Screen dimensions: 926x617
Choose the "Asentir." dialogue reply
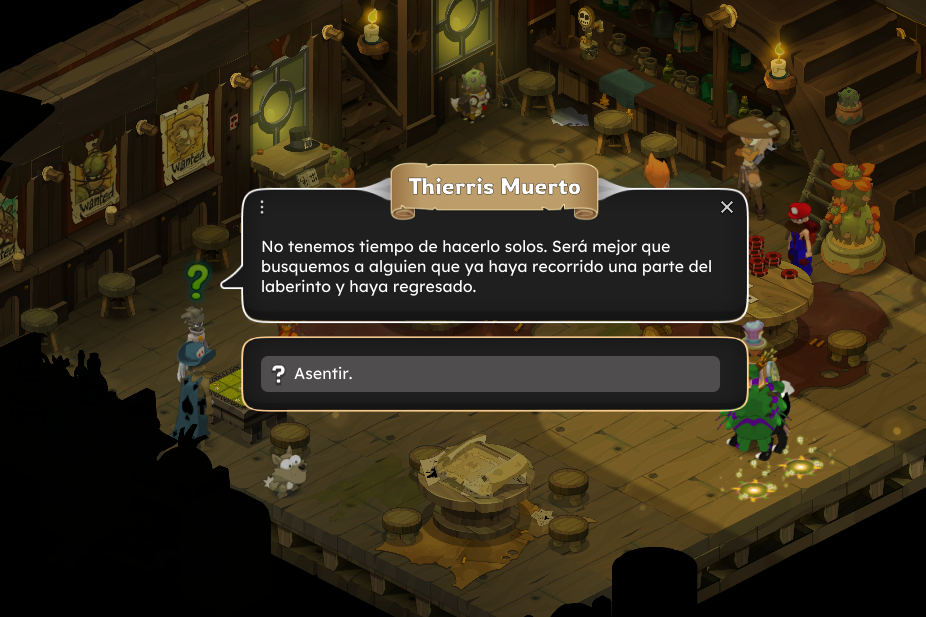(x=490, y=374)
